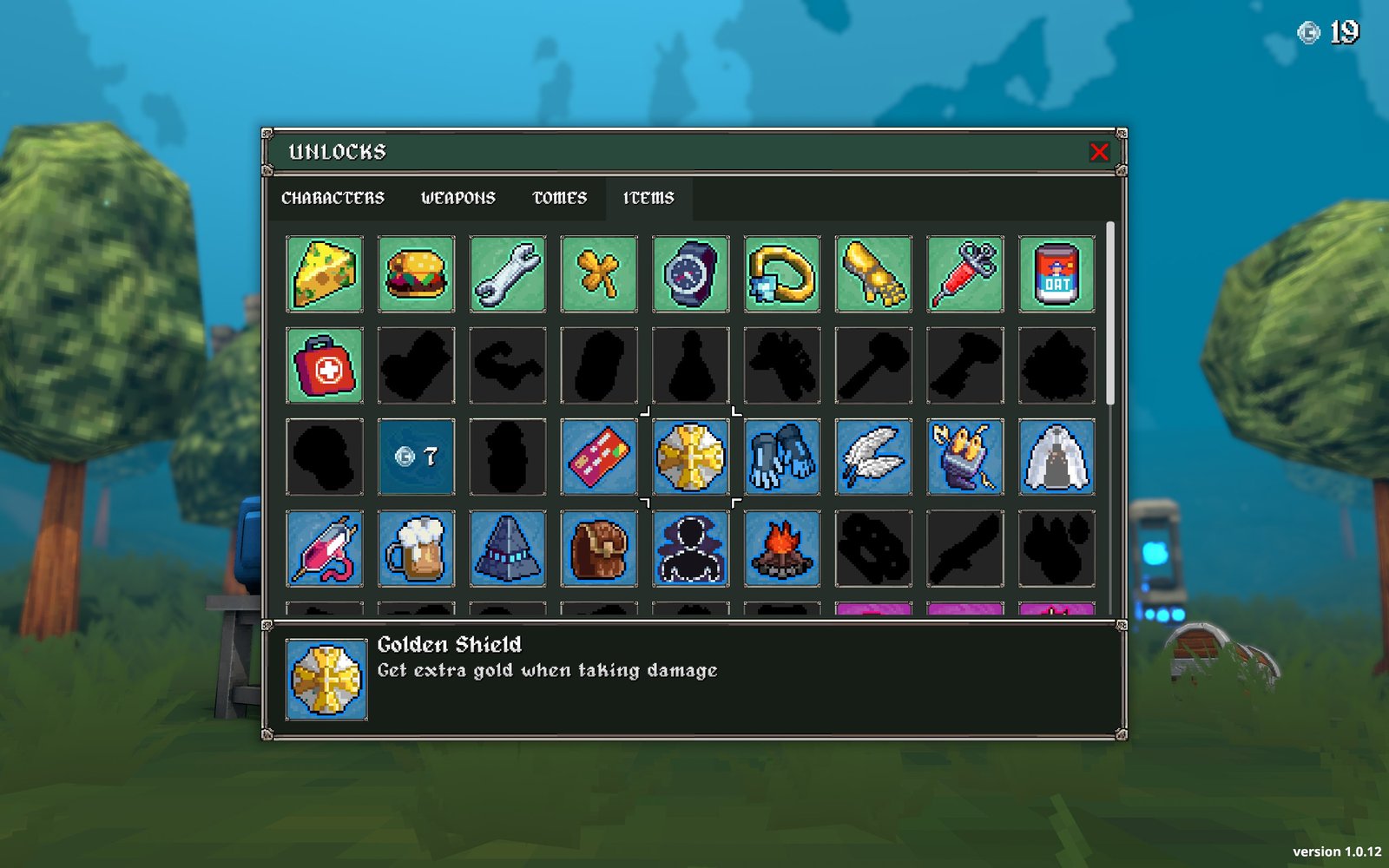Screen dimensions: 1389x868
Task: Select the brown backpack item
Action: 599,549
